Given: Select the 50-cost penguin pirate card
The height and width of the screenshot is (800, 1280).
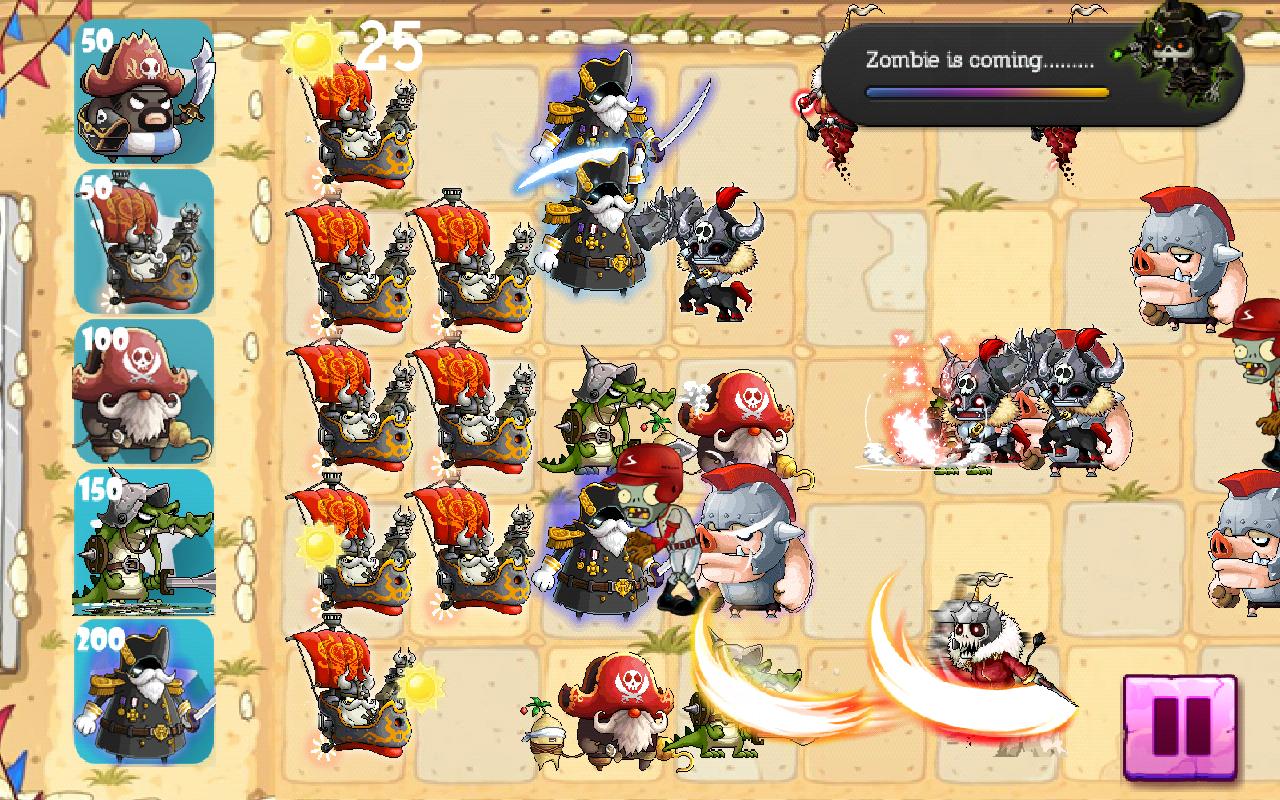Looking at the screenshot, I should 143,92.
